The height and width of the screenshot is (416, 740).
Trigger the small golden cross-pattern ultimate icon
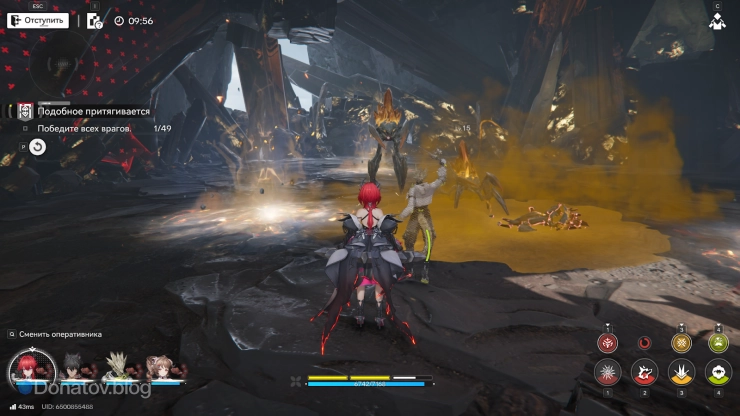point(681,342)
